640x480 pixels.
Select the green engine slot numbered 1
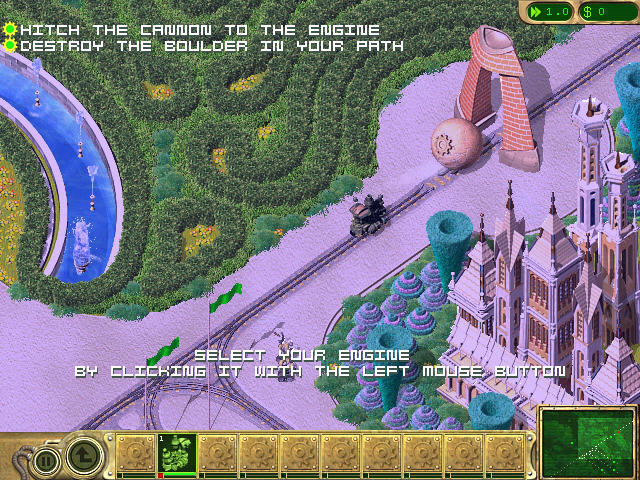[176, 454]
